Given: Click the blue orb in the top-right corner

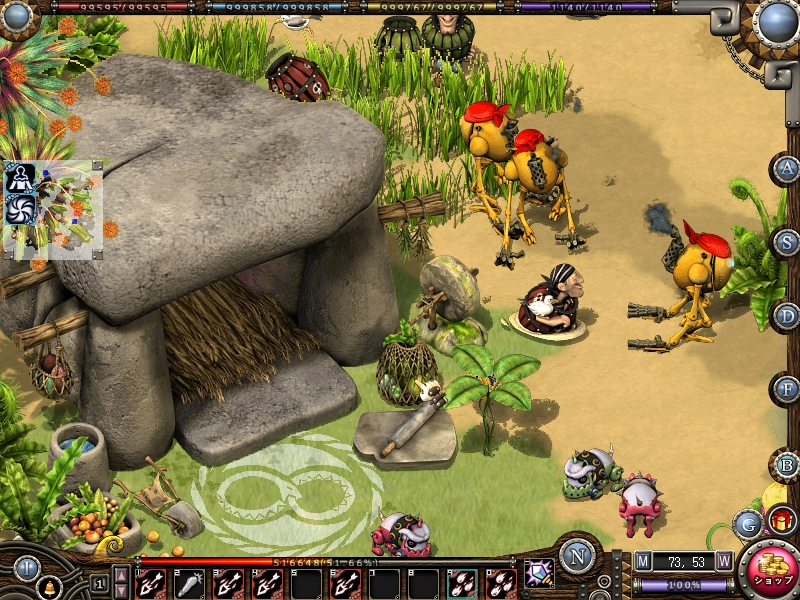Looking at the screenshot, I should pyautogui.click(x=776, y=22).
